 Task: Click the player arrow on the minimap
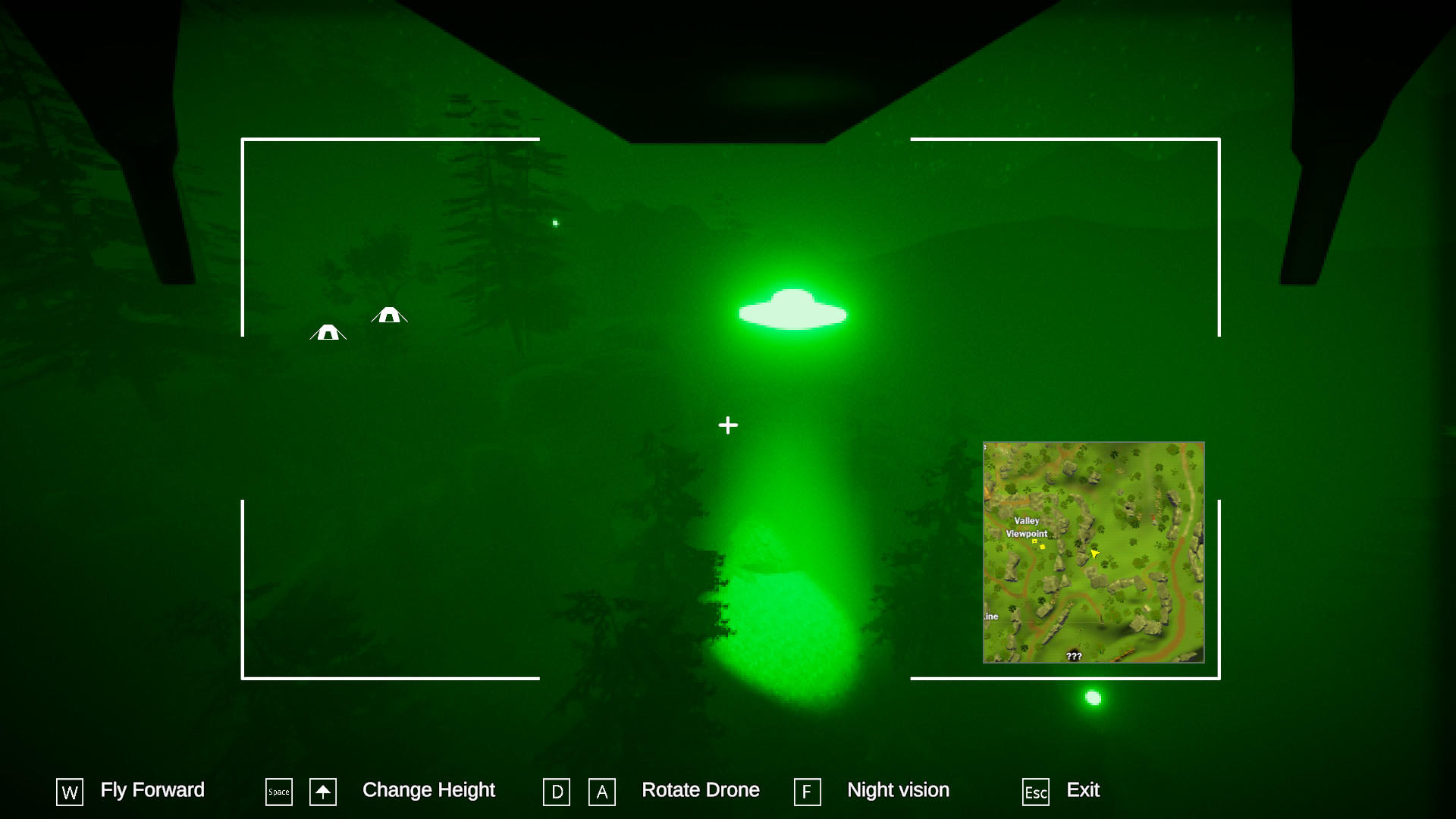[x=1095, y=554]
